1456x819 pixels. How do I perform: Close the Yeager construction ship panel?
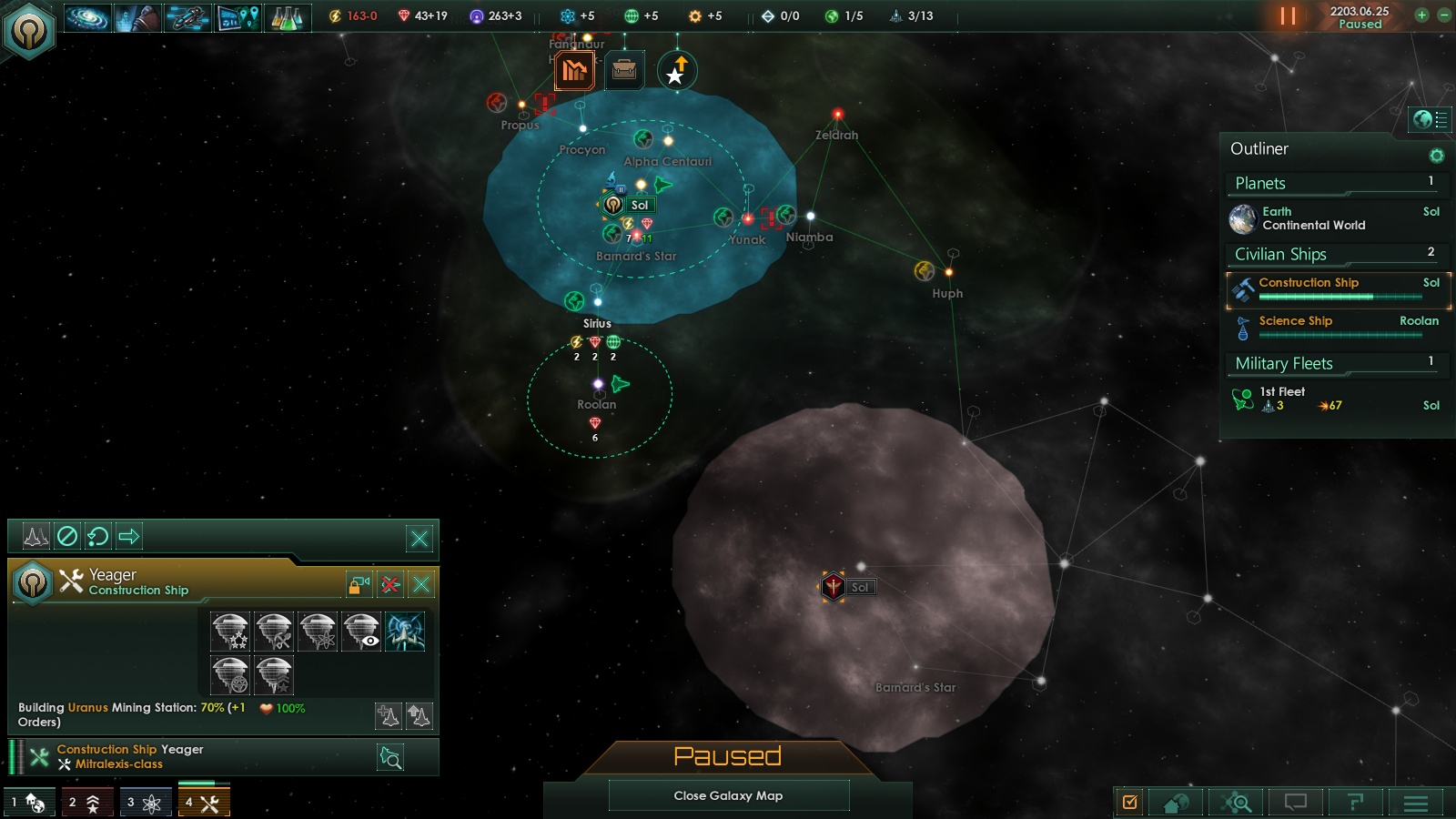(421, 584)
